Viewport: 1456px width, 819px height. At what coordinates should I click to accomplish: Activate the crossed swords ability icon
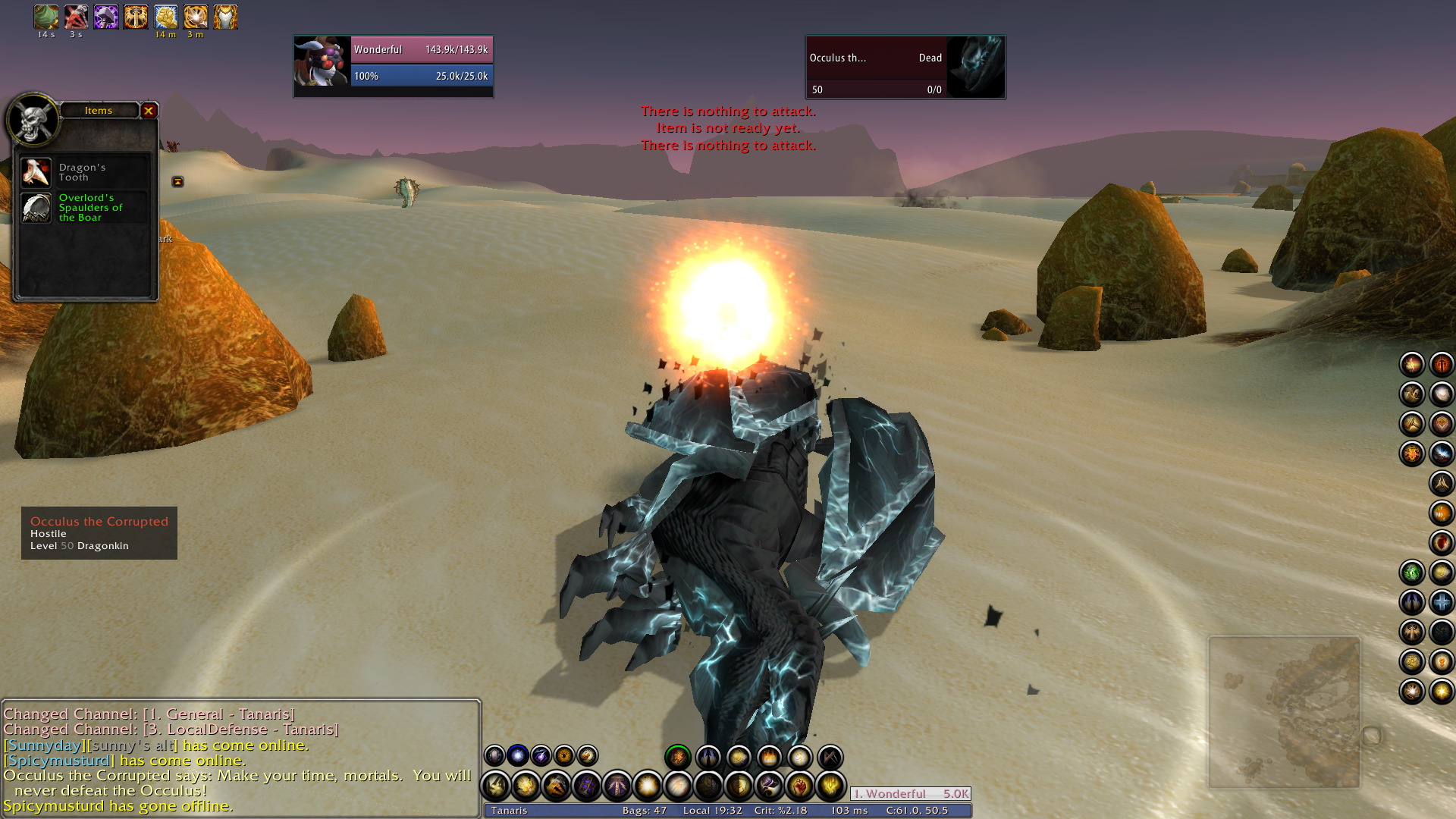tap(830, 757)
